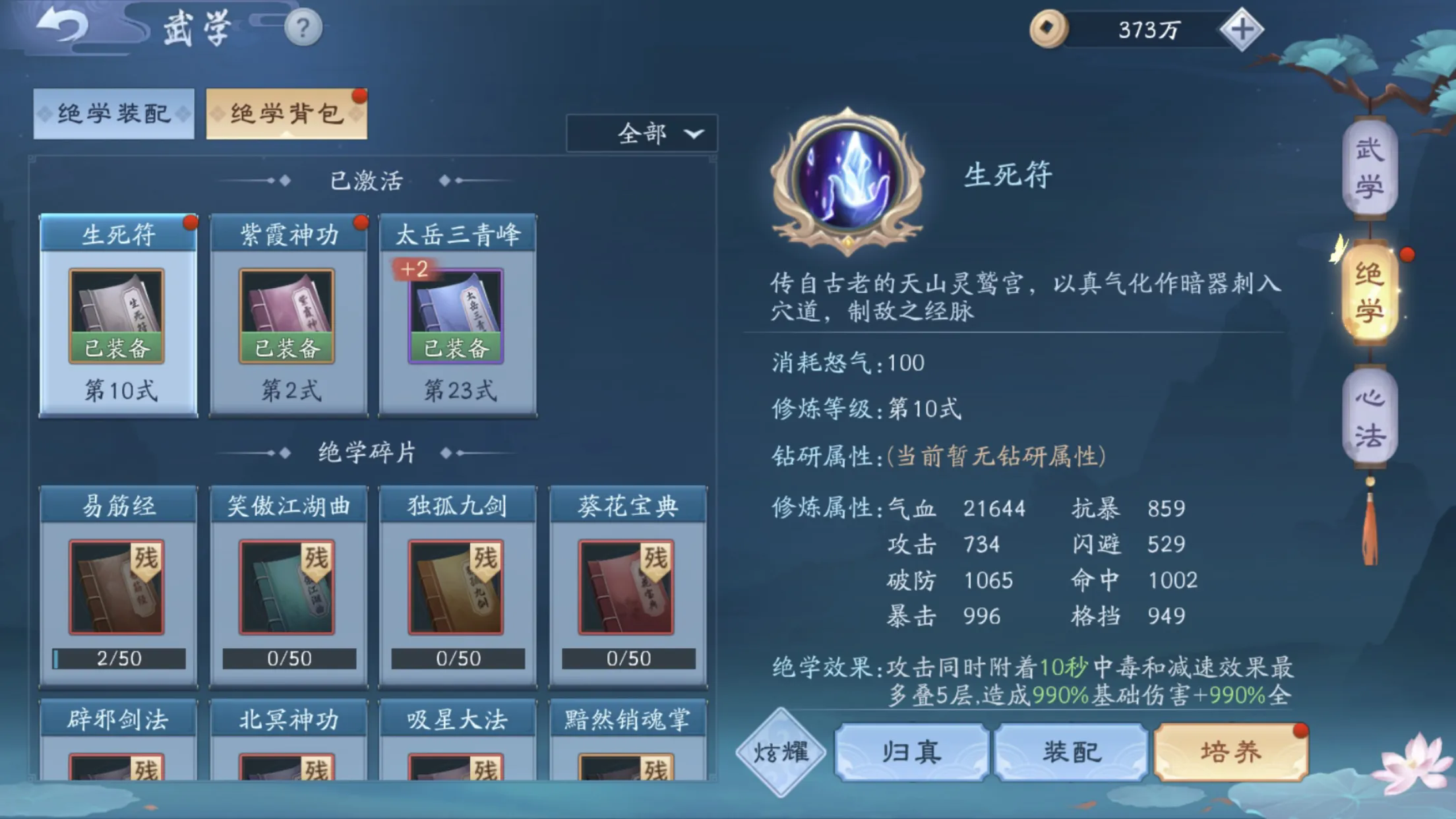Toggle the 装配 equip option
1456x819 pixels.
click(1072, 752)
